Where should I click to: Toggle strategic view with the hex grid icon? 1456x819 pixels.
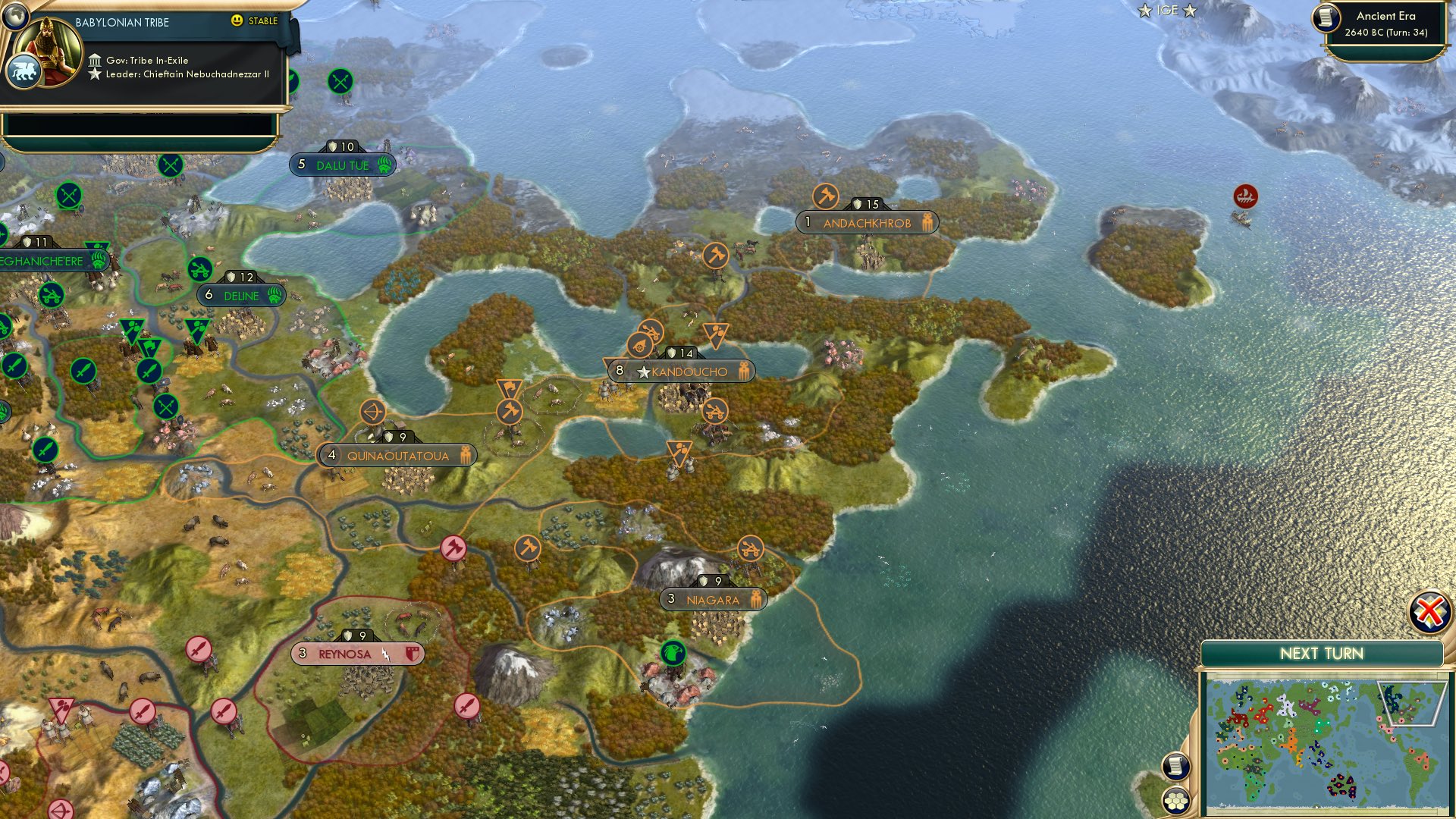1175,800
